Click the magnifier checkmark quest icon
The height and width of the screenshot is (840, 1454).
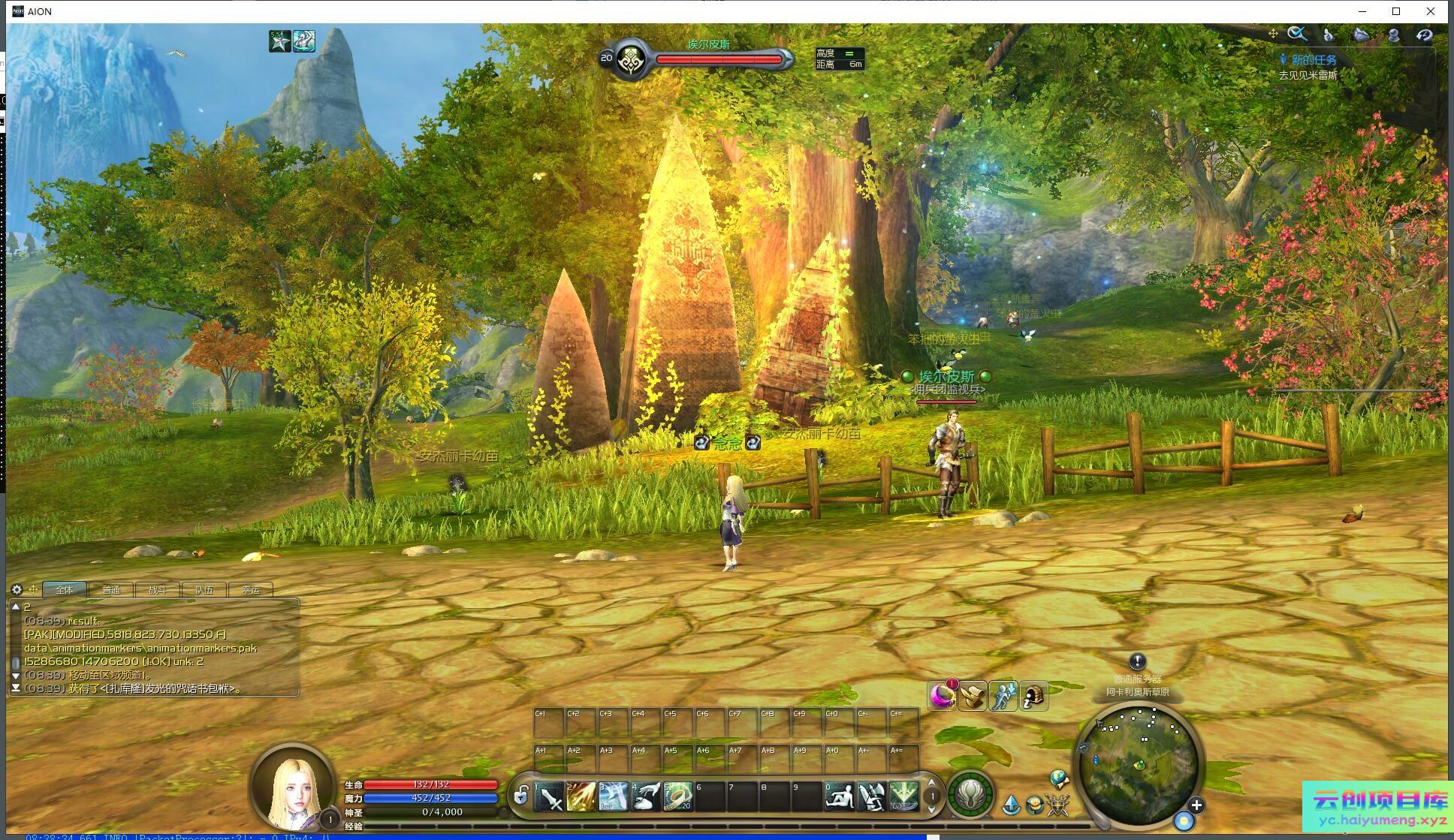tap(1297, 34)
